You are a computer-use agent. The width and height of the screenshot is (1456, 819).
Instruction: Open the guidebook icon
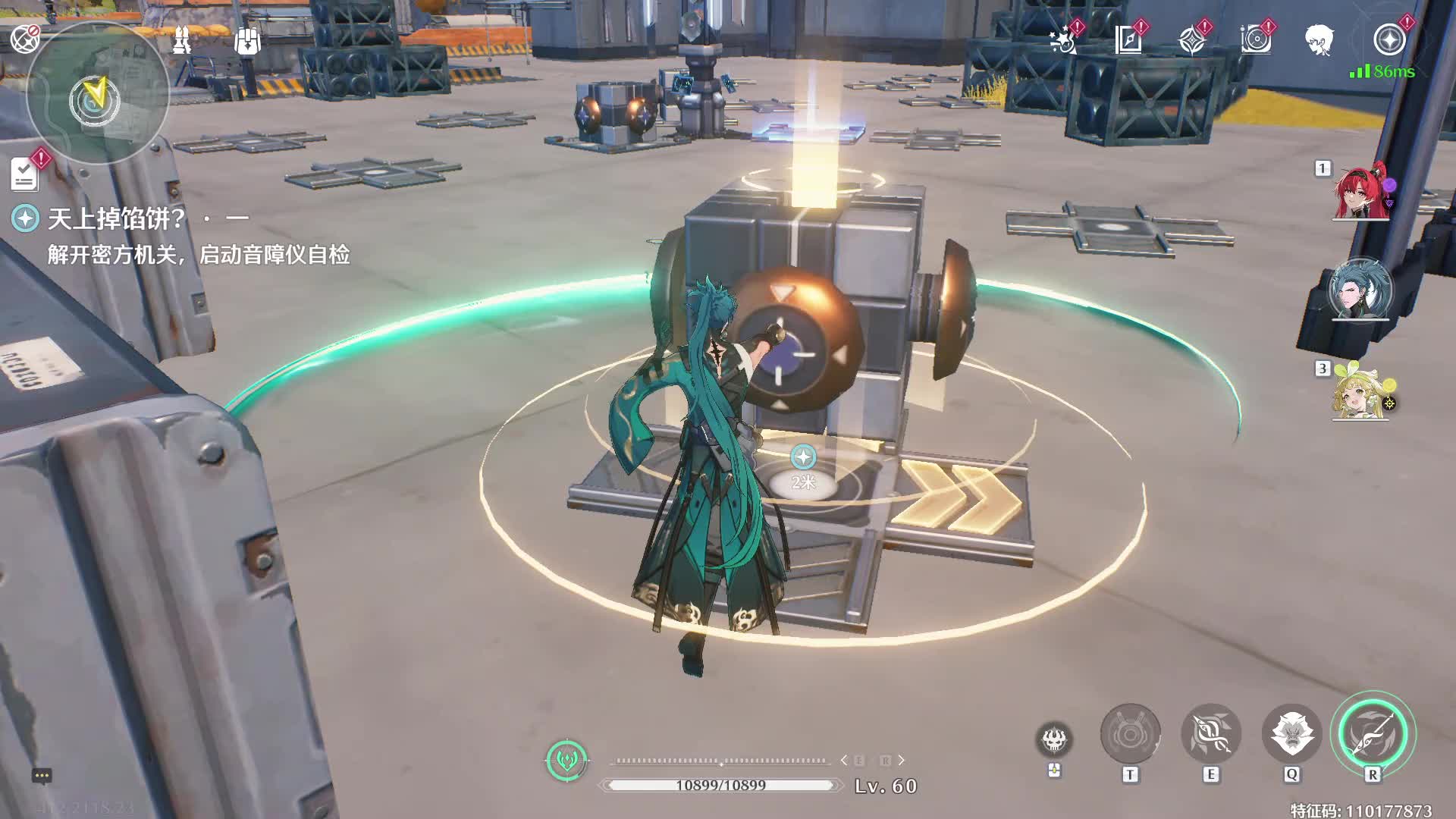pyautogui.click(x=1128, y=39)
